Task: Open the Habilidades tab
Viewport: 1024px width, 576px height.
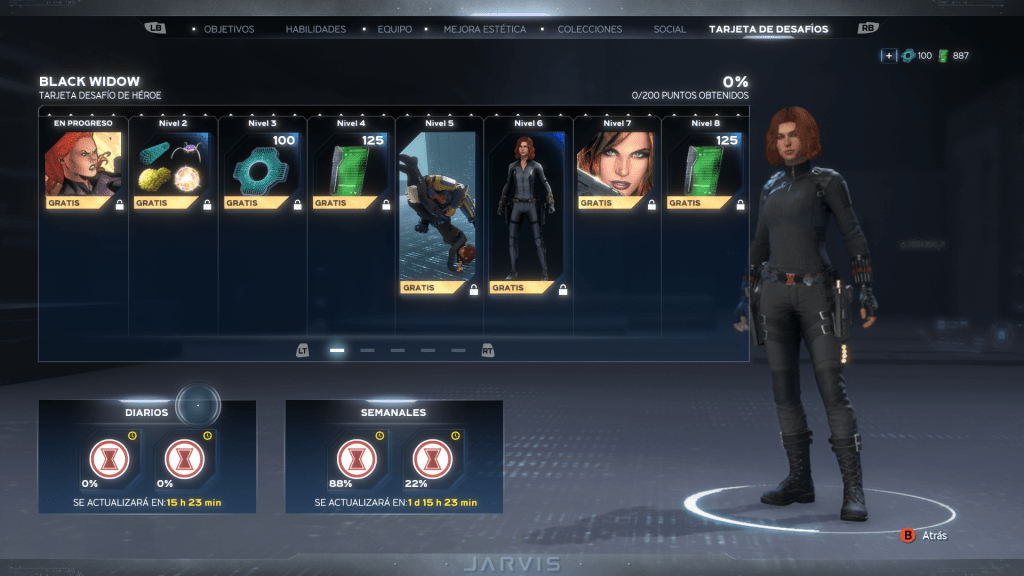Action: [x=315, y=29]
